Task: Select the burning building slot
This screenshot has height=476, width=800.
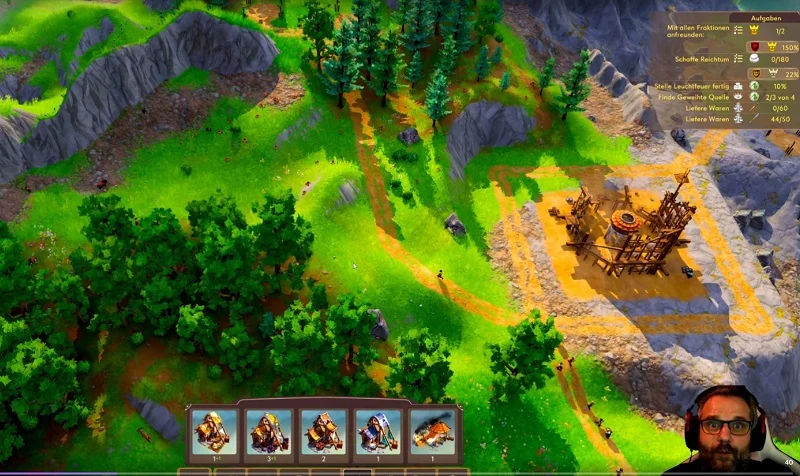Action: pyautogui.click(x=432, y=433)
